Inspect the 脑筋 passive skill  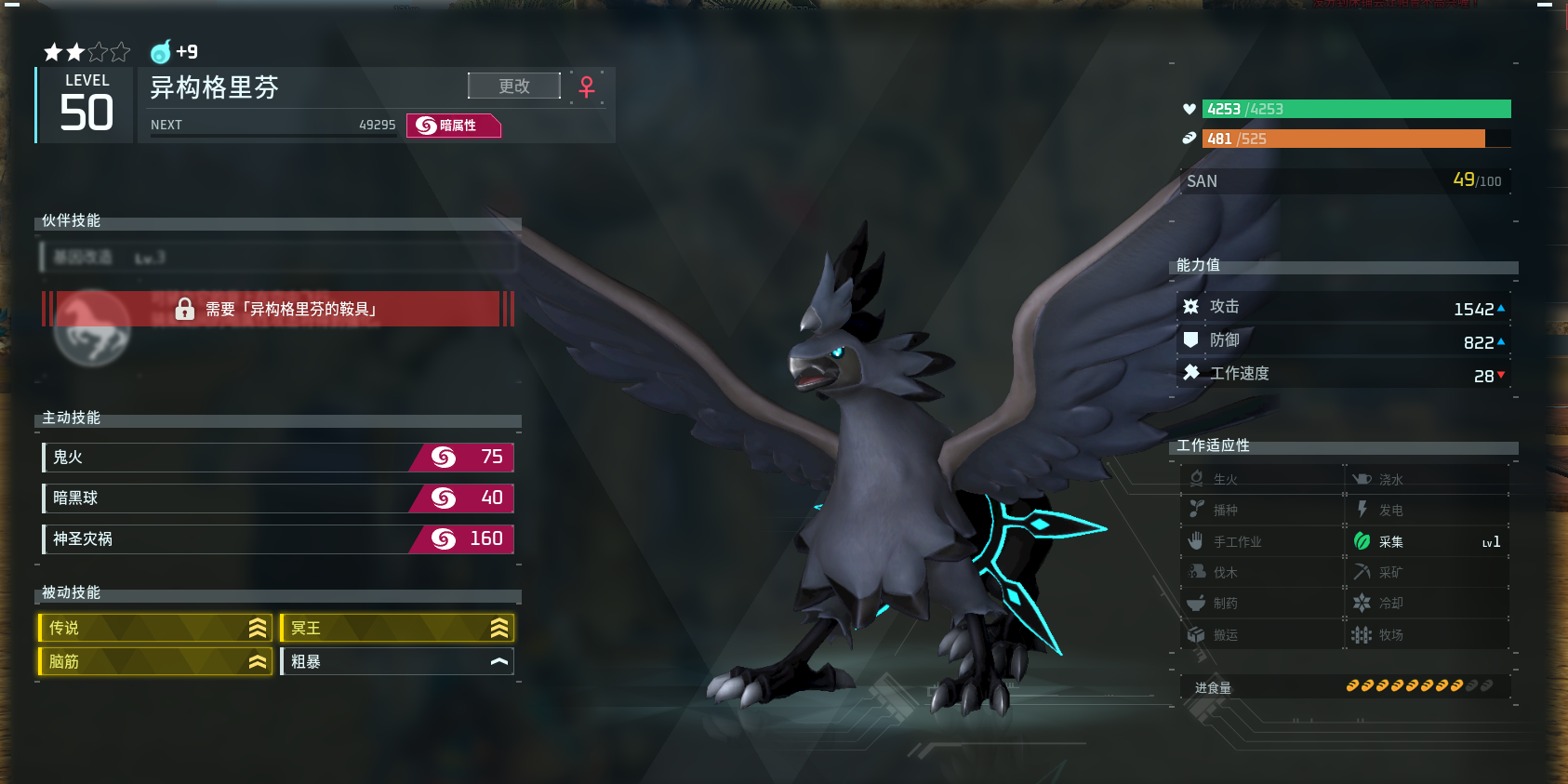pos(154,661)
